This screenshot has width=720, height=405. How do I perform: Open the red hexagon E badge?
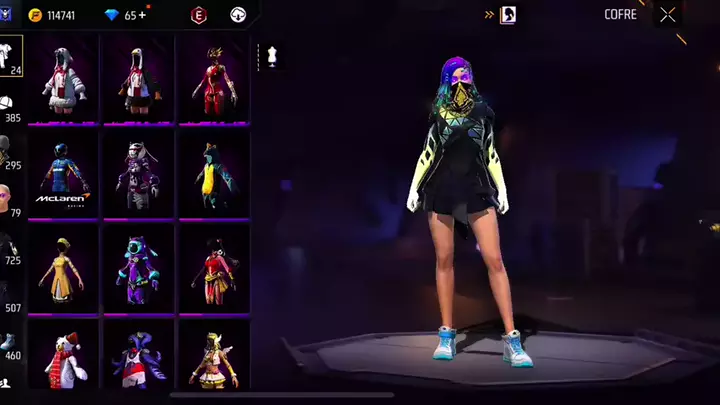(198, 15)
